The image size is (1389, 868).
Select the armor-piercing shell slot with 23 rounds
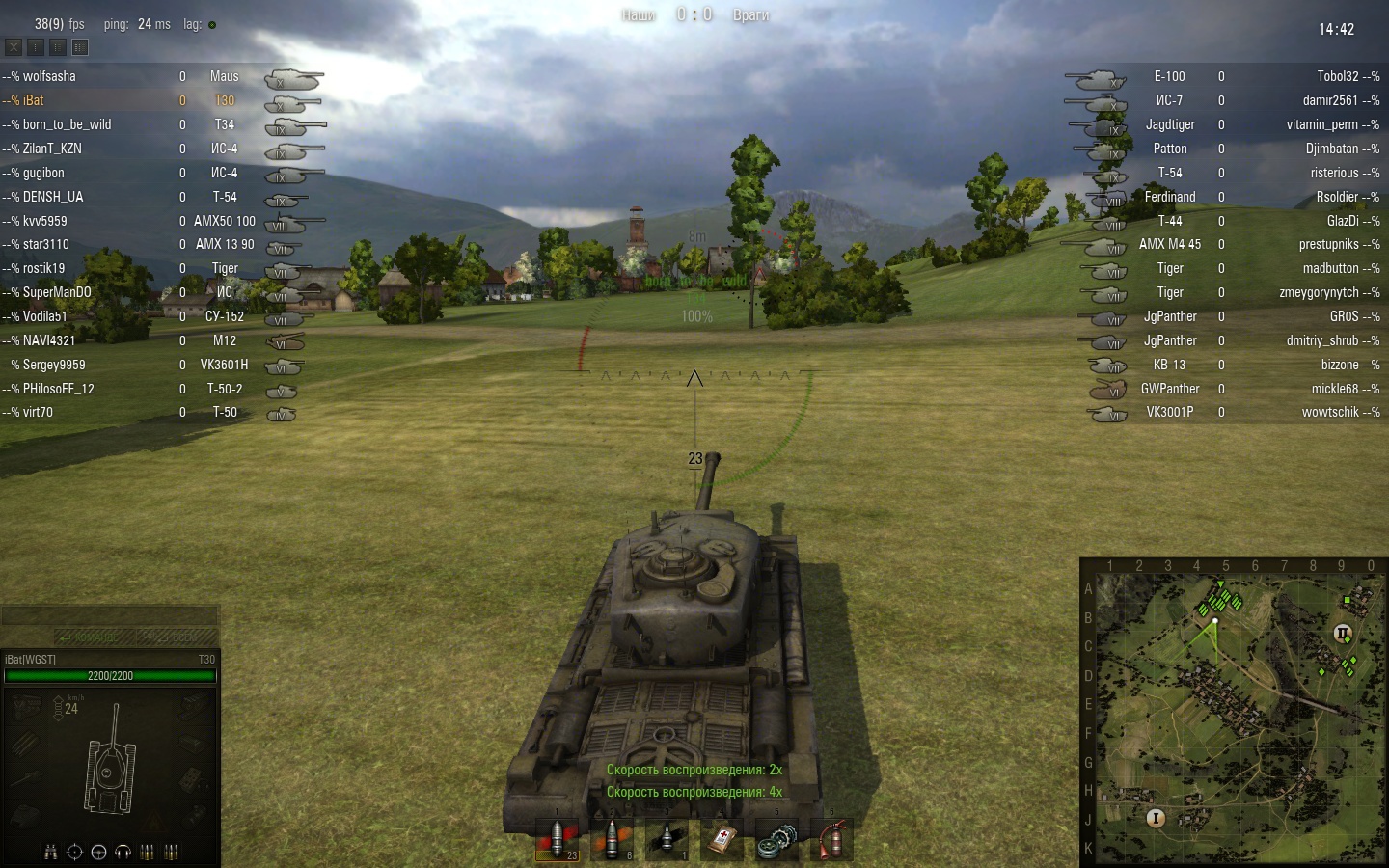(x=557, y=840)
